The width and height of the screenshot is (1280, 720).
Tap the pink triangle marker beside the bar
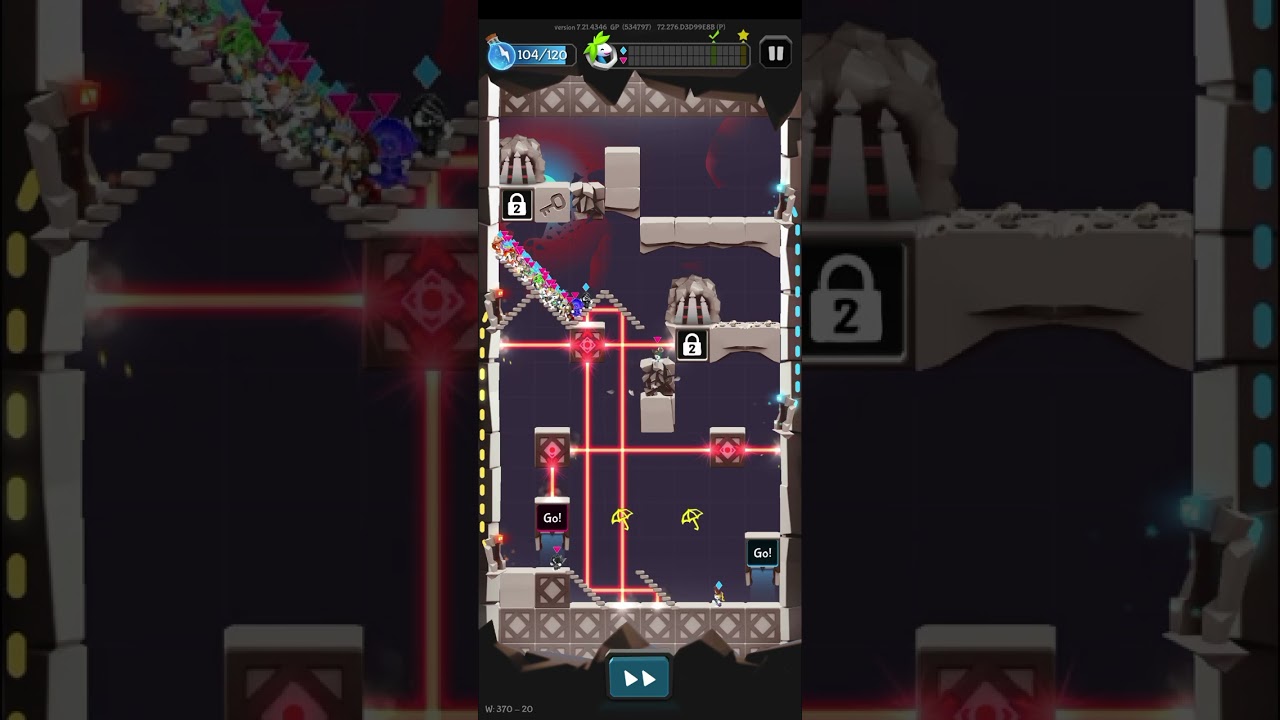(624, 59)
